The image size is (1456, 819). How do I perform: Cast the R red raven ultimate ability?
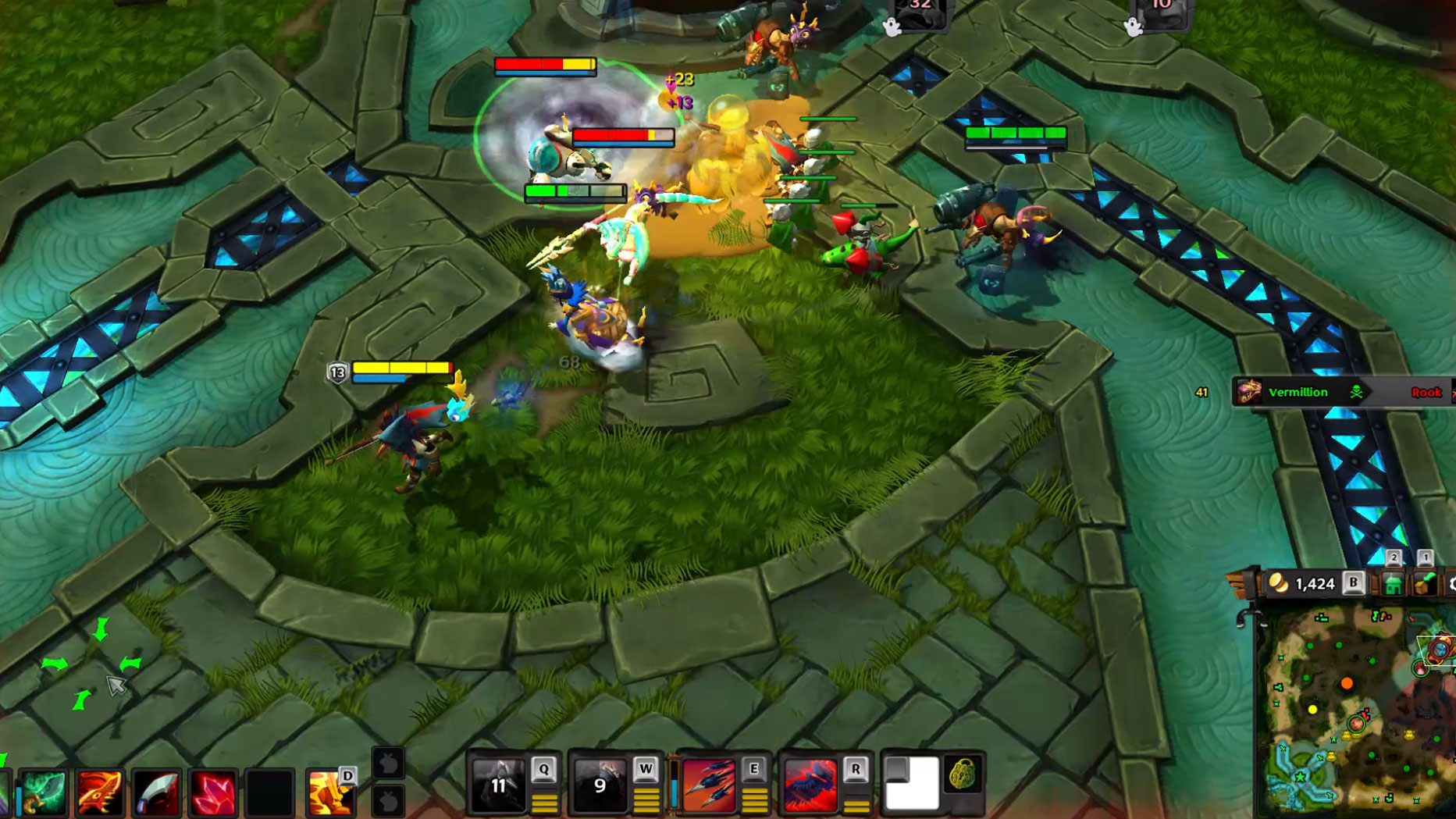[810, 784]
